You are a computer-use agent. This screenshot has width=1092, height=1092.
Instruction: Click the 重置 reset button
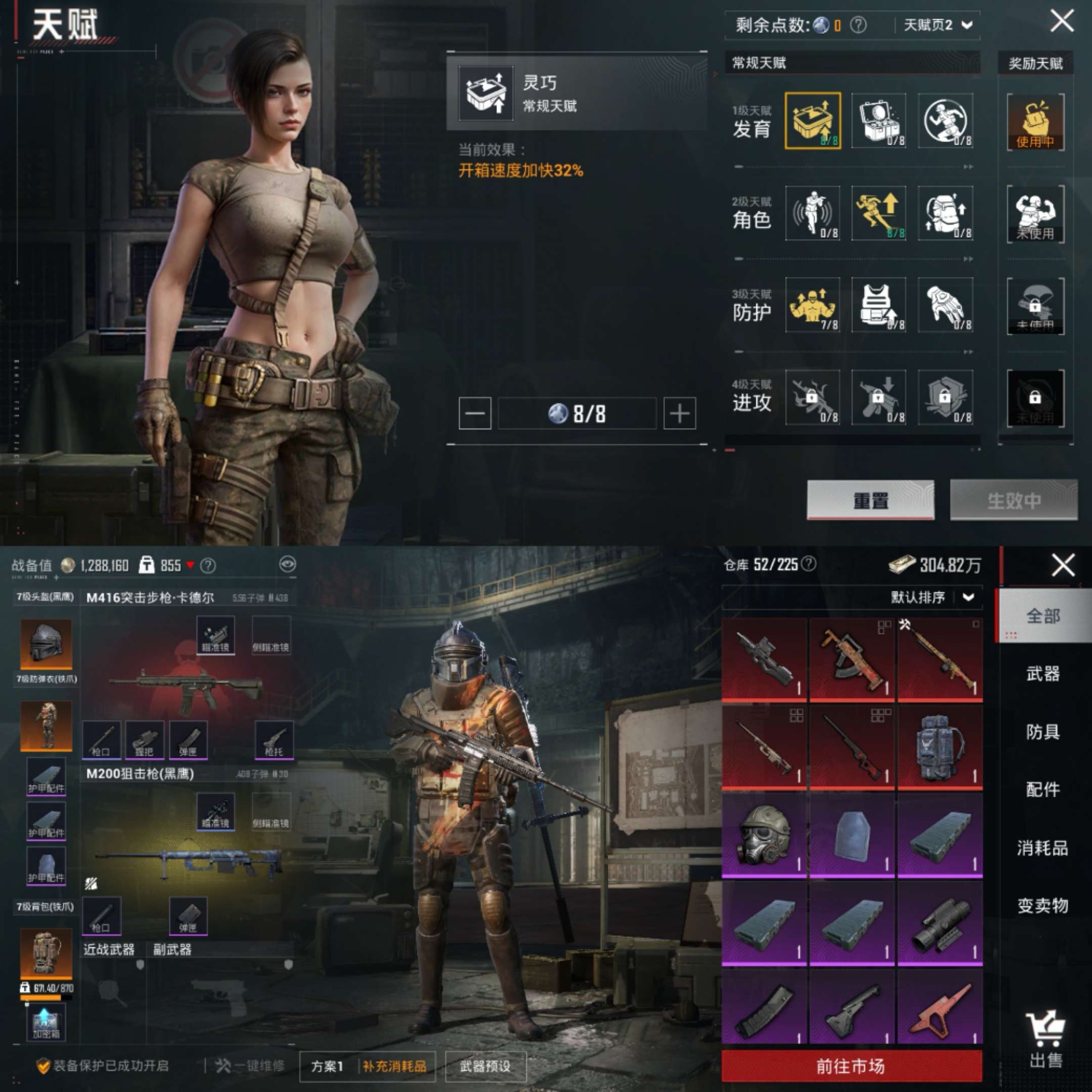[870, 500]
